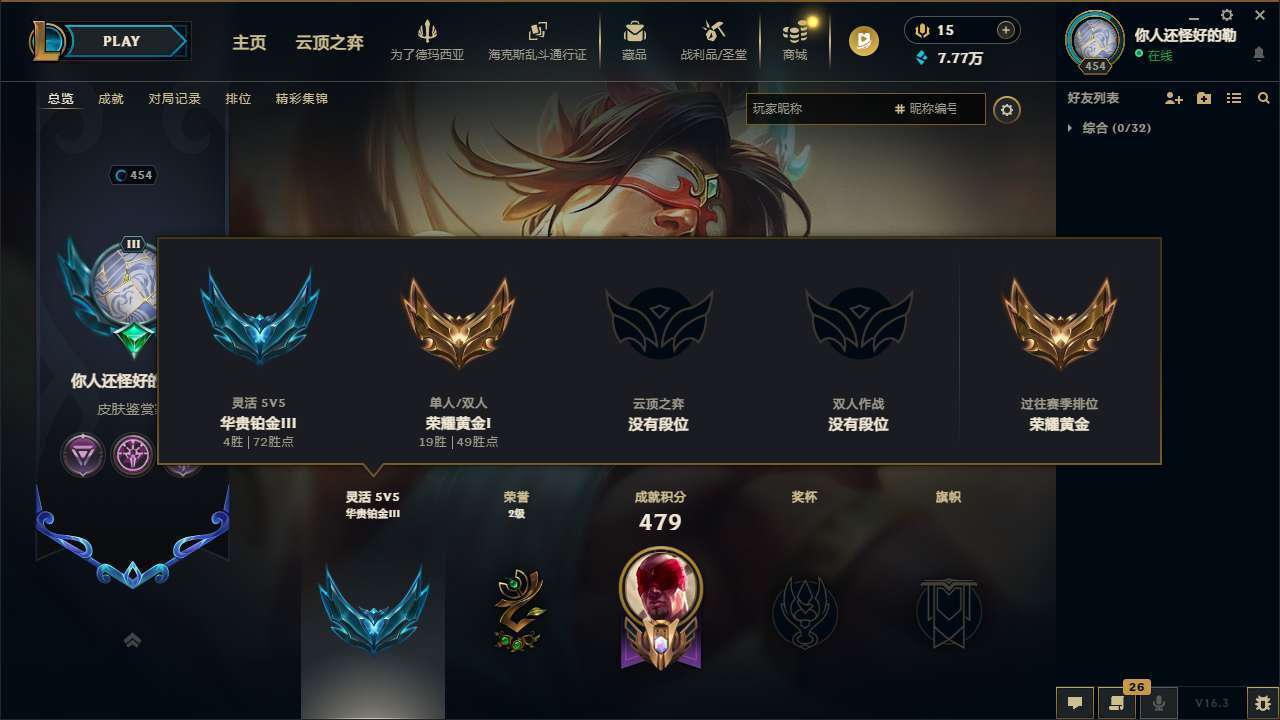The width and height of the screenshot is (1280, 720).
Task: Toggle the microphone mute in the bottom bar
Action: [1158, 703]
